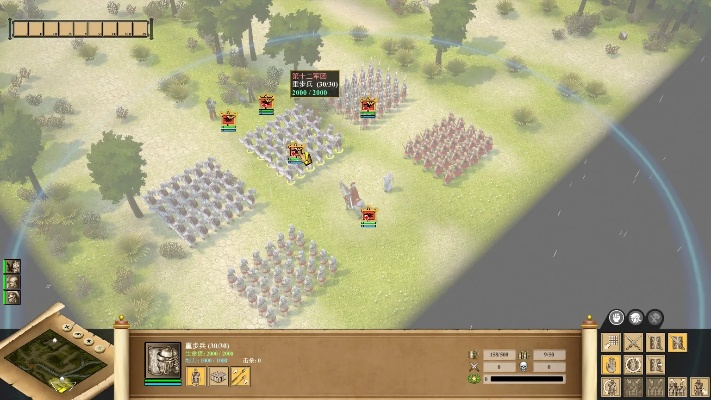The width and height of the screenshot is (711, 400).
Task: Choose the soldier figure icon in unit panel
Action: tap(197, 376)
